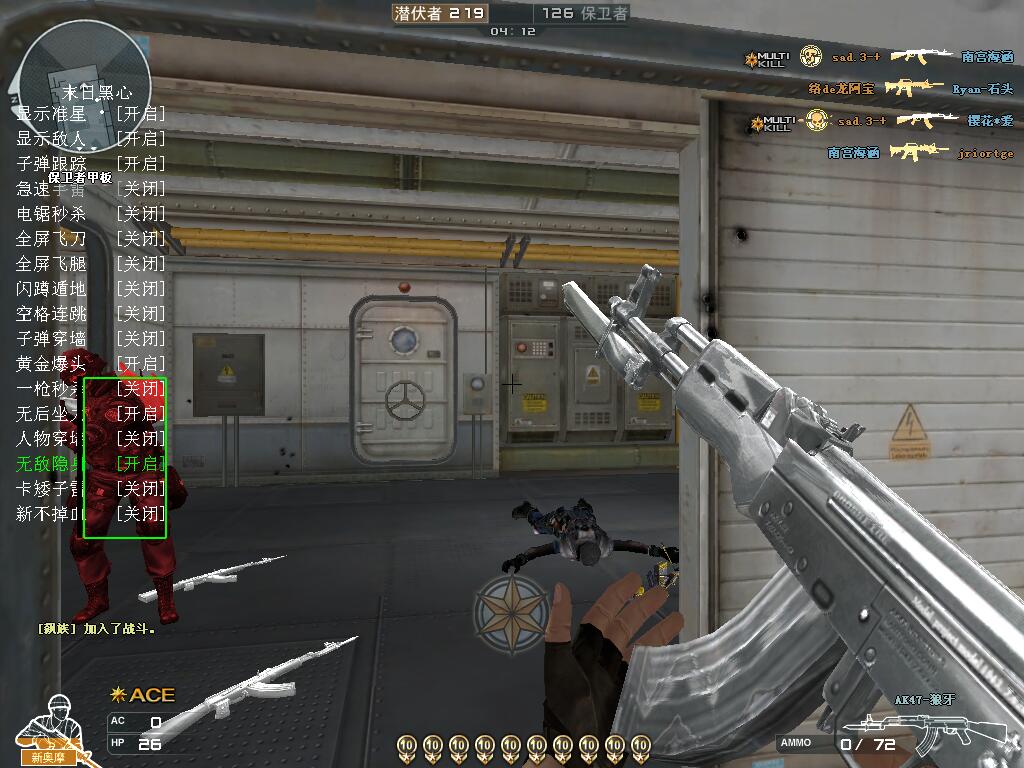
Task: Click the ACE rank badge
Action: click(x=142, y=695)
